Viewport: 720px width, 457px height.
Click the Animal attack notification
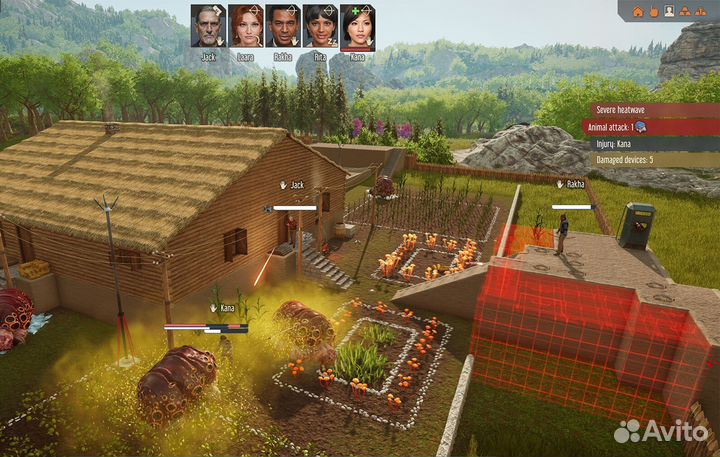(x=649, y=127)
